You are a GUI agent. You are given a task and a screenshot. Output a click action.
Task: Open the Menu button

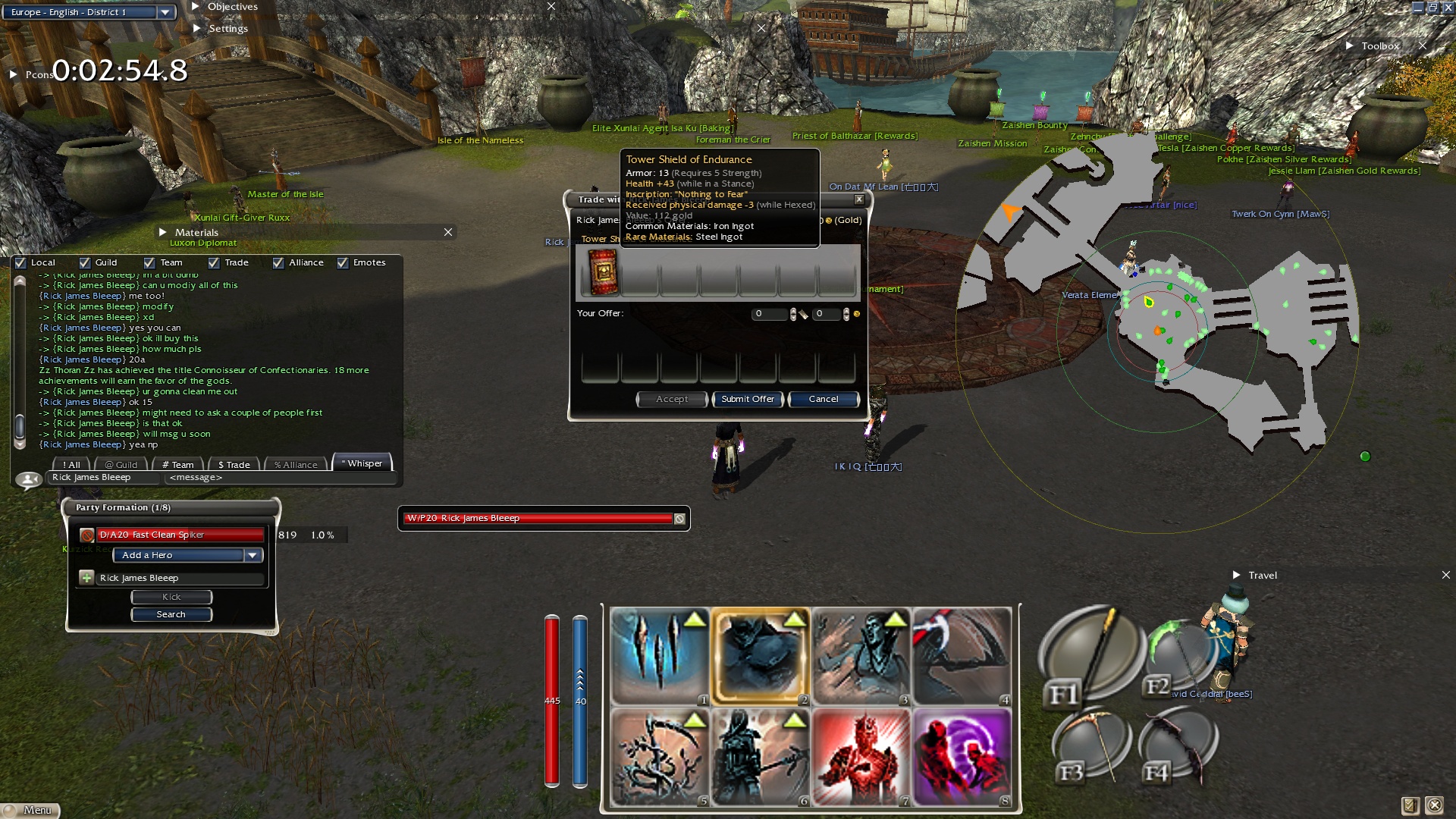pyautogui.click(x=30, y=810)
